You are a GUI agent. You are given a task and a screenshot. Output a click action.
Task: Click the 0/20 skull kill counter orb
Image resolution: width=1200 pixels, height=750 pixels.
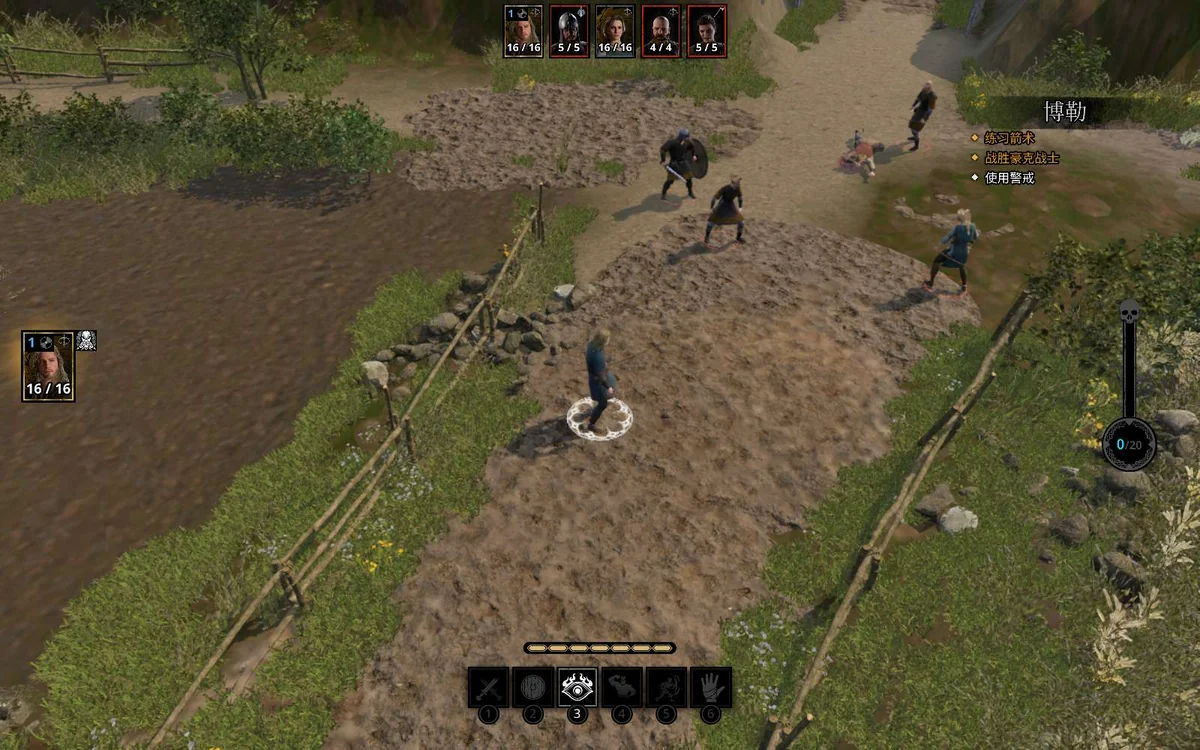(1129, 444)
